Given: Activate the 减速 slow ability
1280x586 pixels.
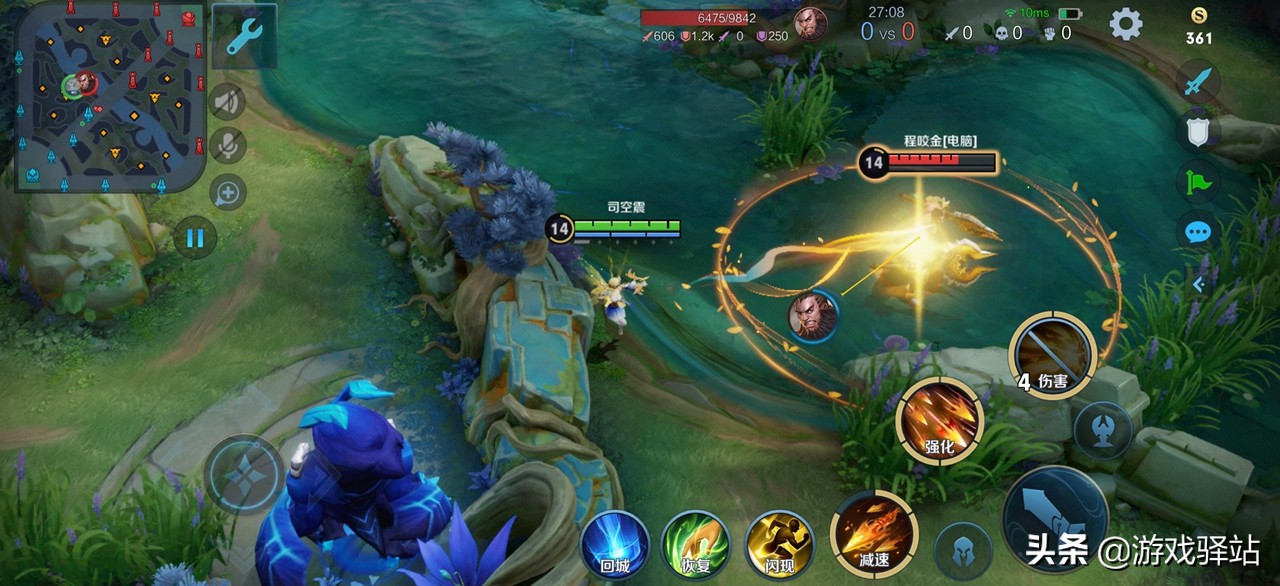Looking at the screenshot, I should (873, 533).
